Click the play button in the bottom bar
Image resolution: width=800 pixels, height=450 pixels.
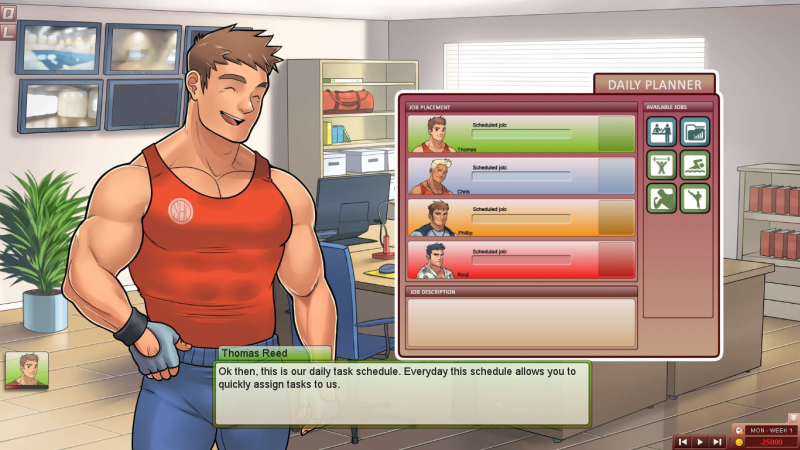700,441
